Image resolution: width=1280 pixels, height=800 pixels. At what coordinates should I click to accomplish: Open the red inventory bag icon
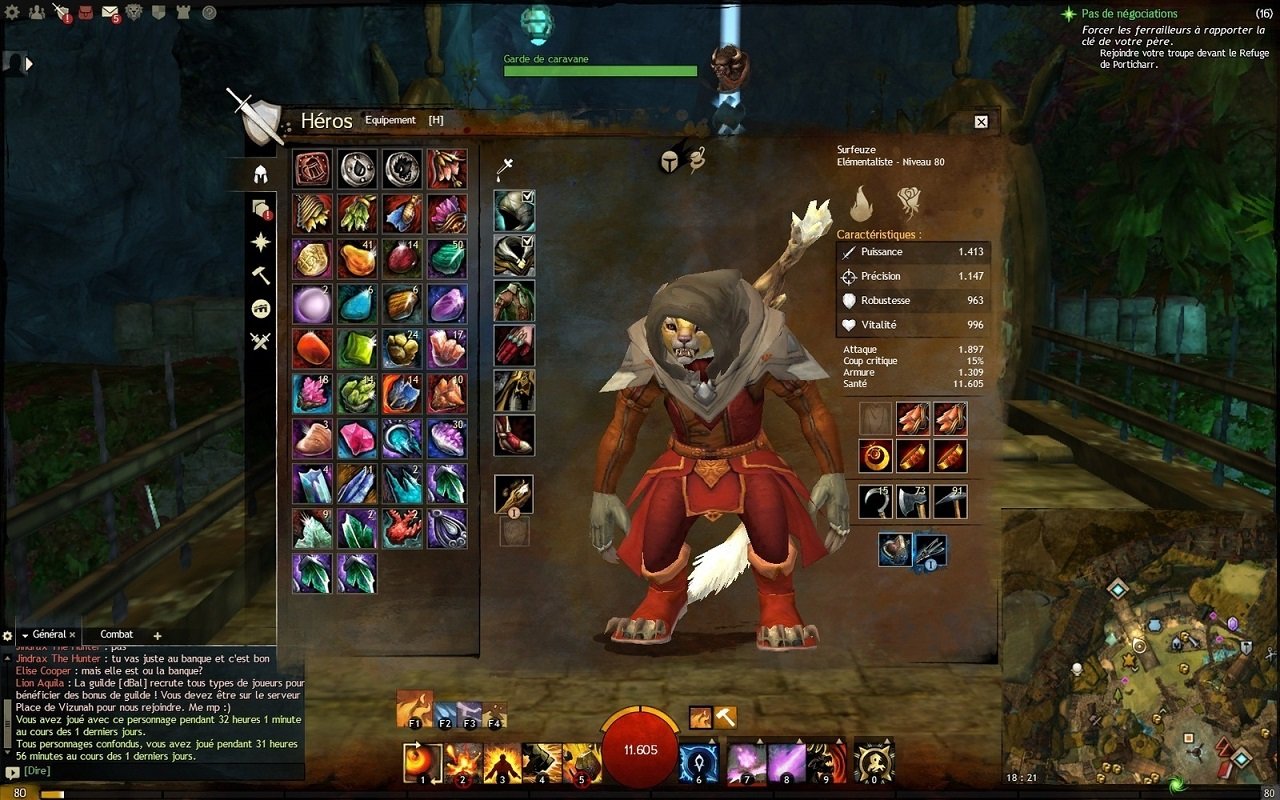pyautogui.click(x=86, y=12)
